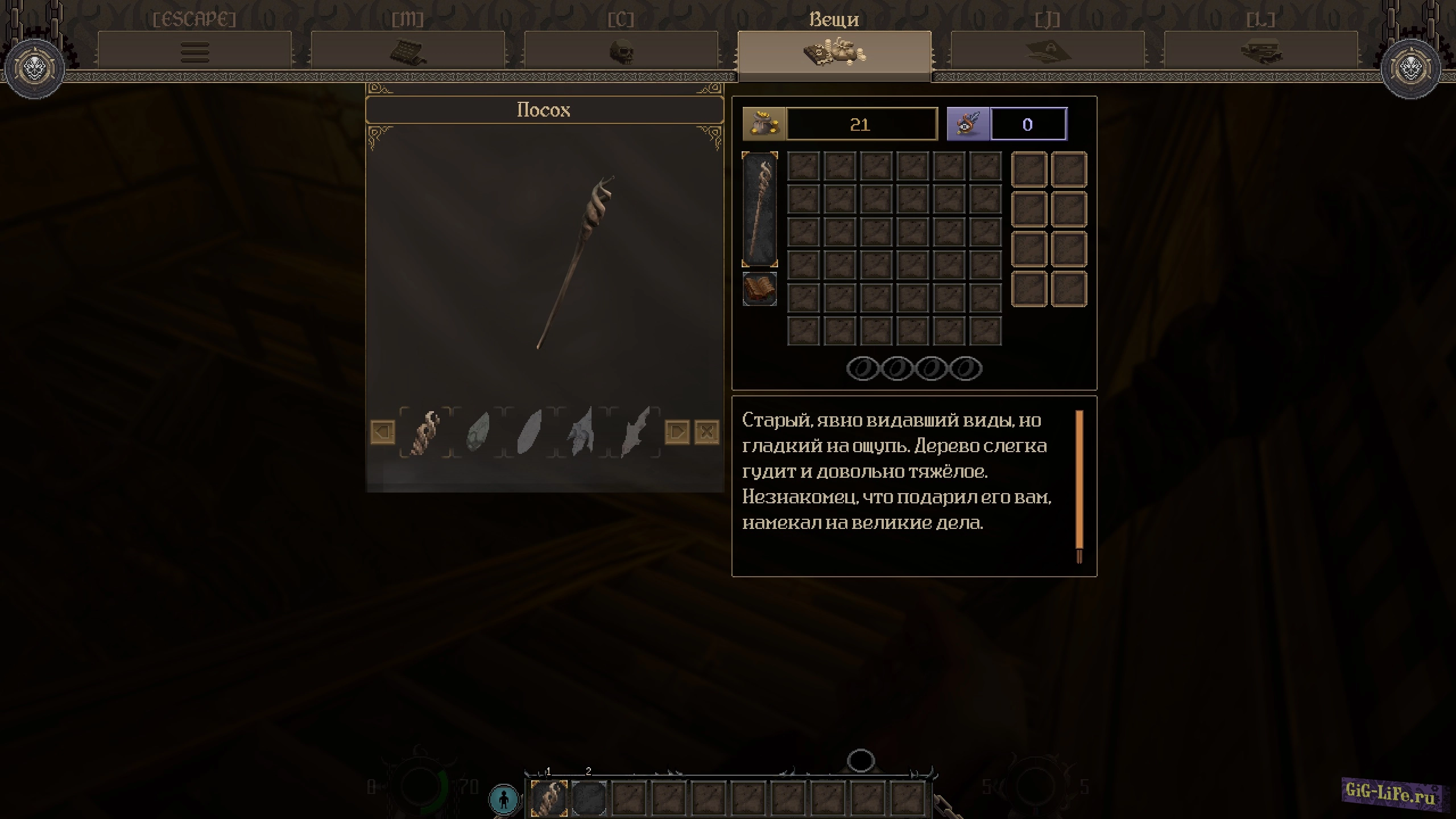
Task: Select the twisted staff thumbnail in carousel
Action: point(425,433)
